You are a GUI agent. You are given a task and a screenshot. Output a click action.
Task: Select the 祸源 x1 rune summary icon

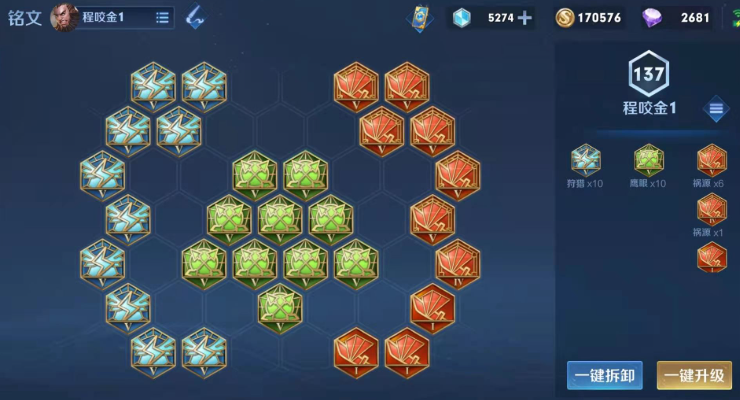tap(711, 209)
